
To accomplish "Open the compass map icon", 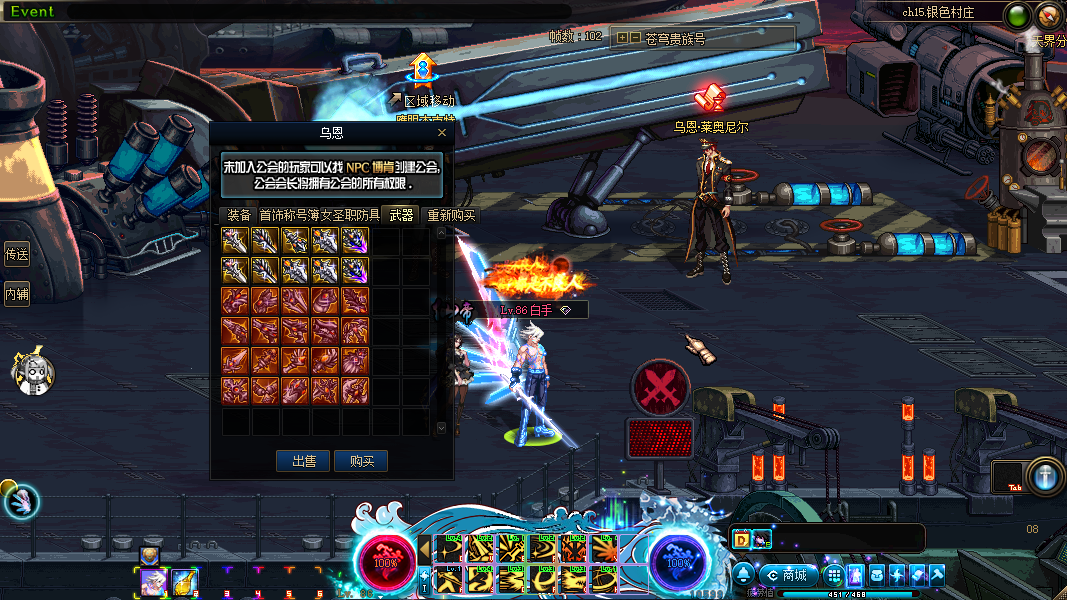I will click(x=1049, y=15).
